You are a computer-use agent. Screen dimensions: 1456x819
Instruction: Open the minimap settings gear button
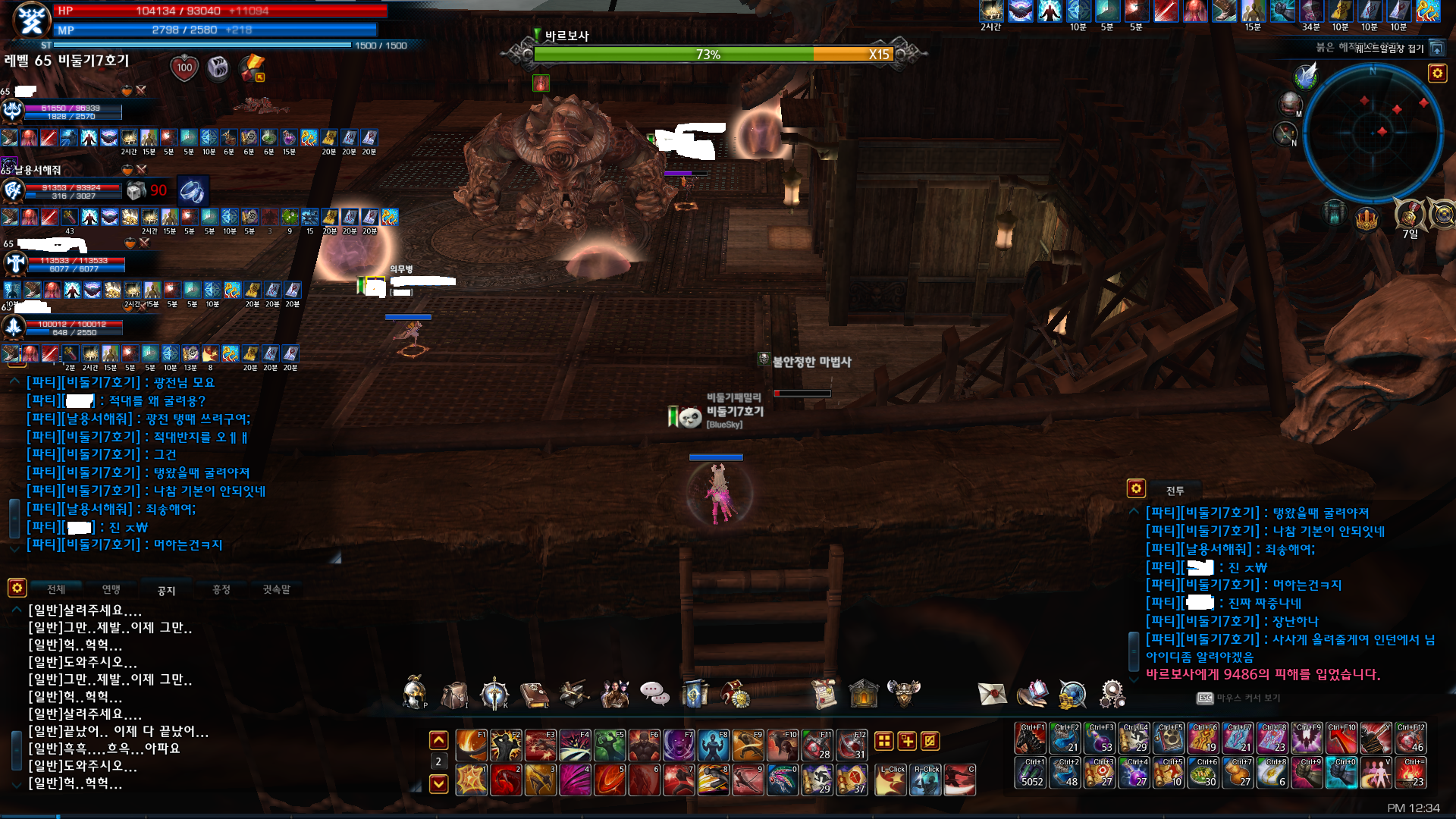pos(1437,73)
